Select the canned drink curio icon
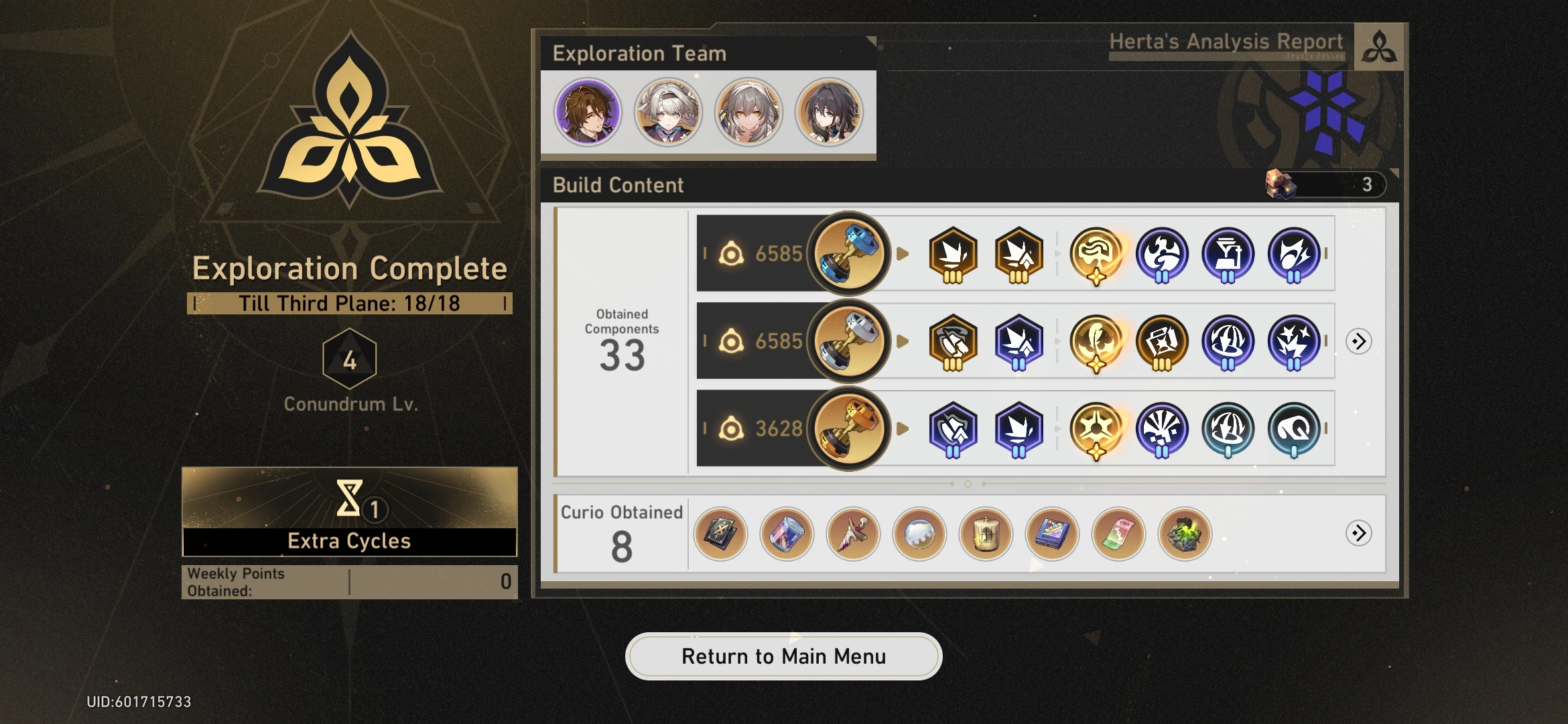Viewport: 1568px width, 724px height. click(x=786, y=533)
